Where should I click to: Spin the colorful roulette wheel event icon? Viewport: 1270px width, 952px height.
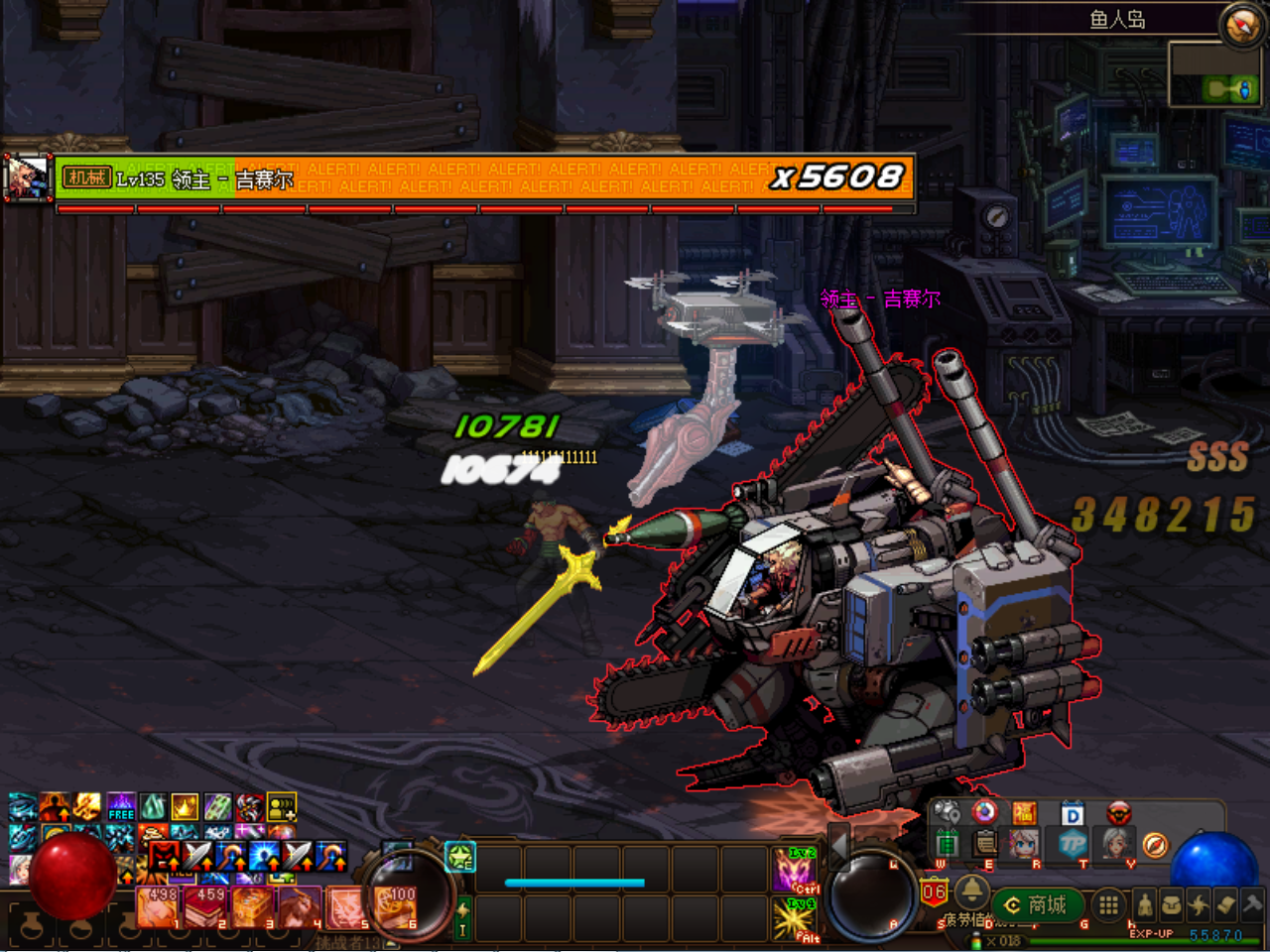(x=983, y=813)
